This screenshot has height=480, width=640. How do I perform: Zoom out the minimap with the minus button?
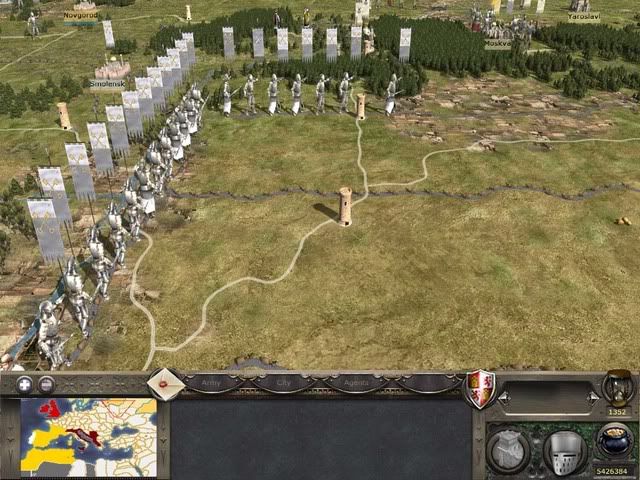[46, 384]
